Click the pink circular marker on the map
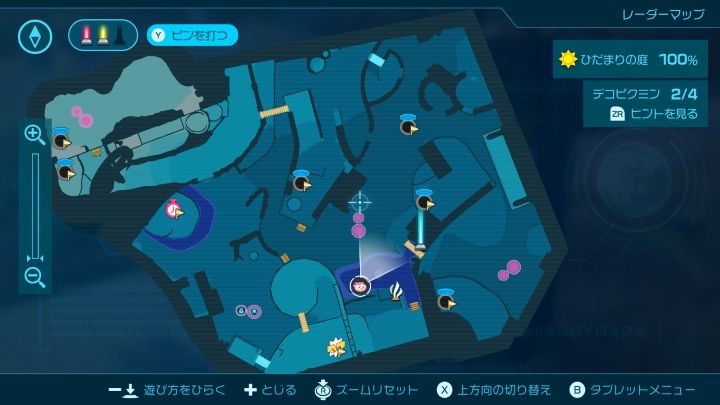 coord(174,209)
